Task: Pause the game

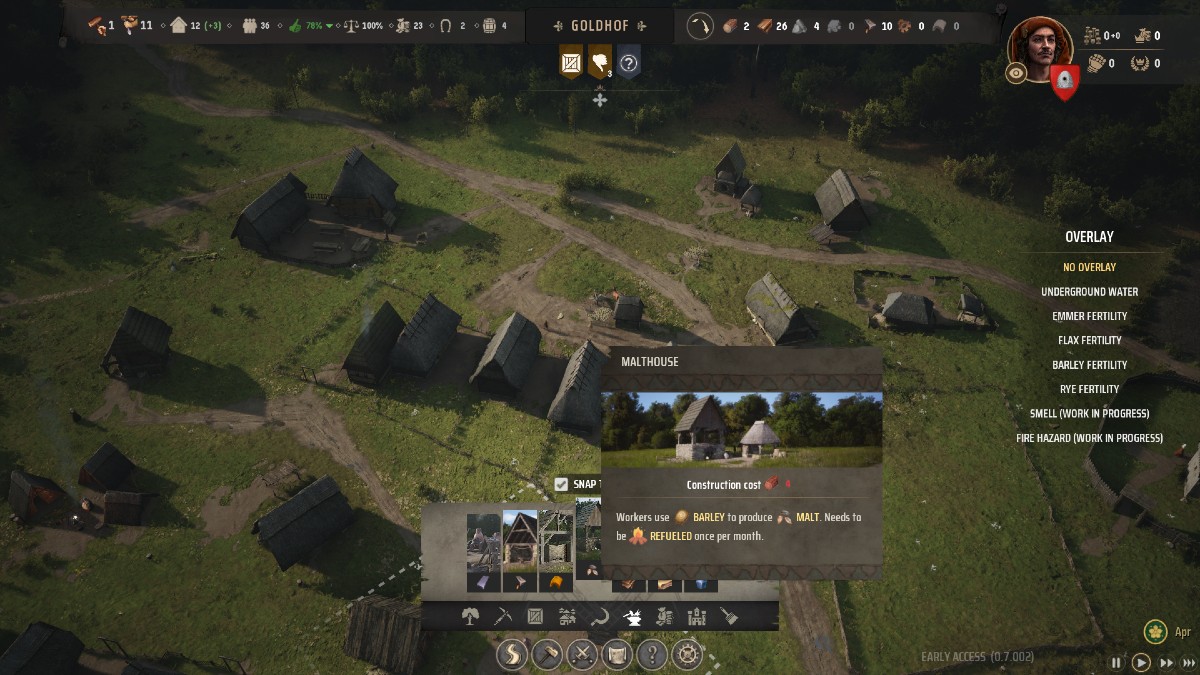Action: coord(1116,662)
